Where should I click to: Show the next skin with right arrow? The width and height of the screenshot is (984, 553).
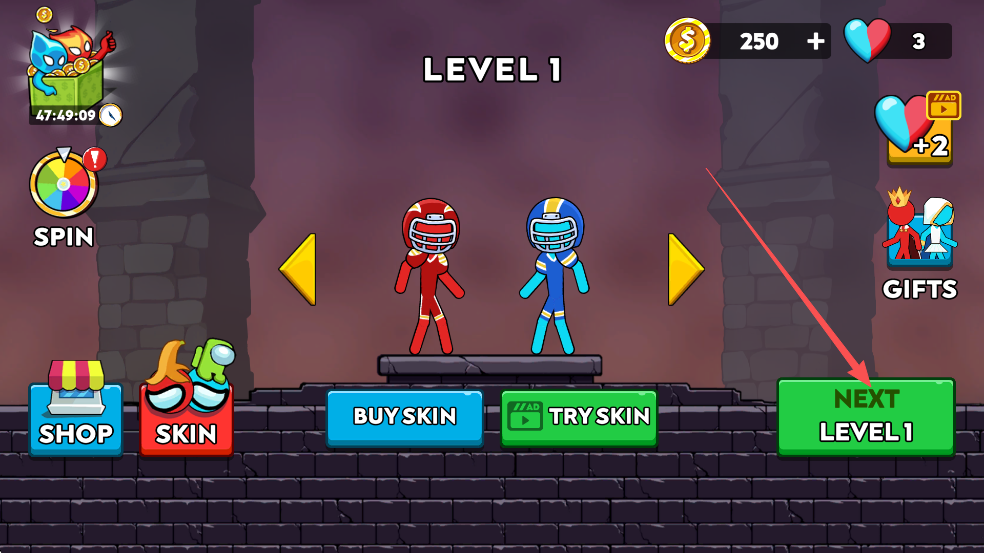click(x=685, y=269)
